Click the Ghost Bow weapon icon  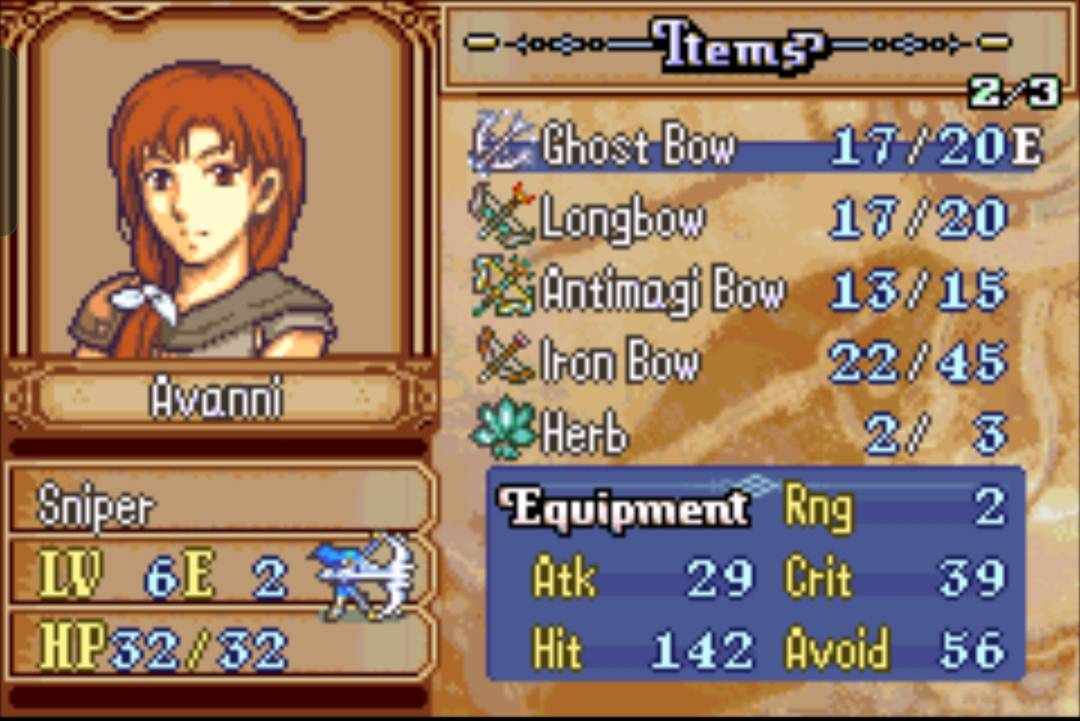pos(503,146)
